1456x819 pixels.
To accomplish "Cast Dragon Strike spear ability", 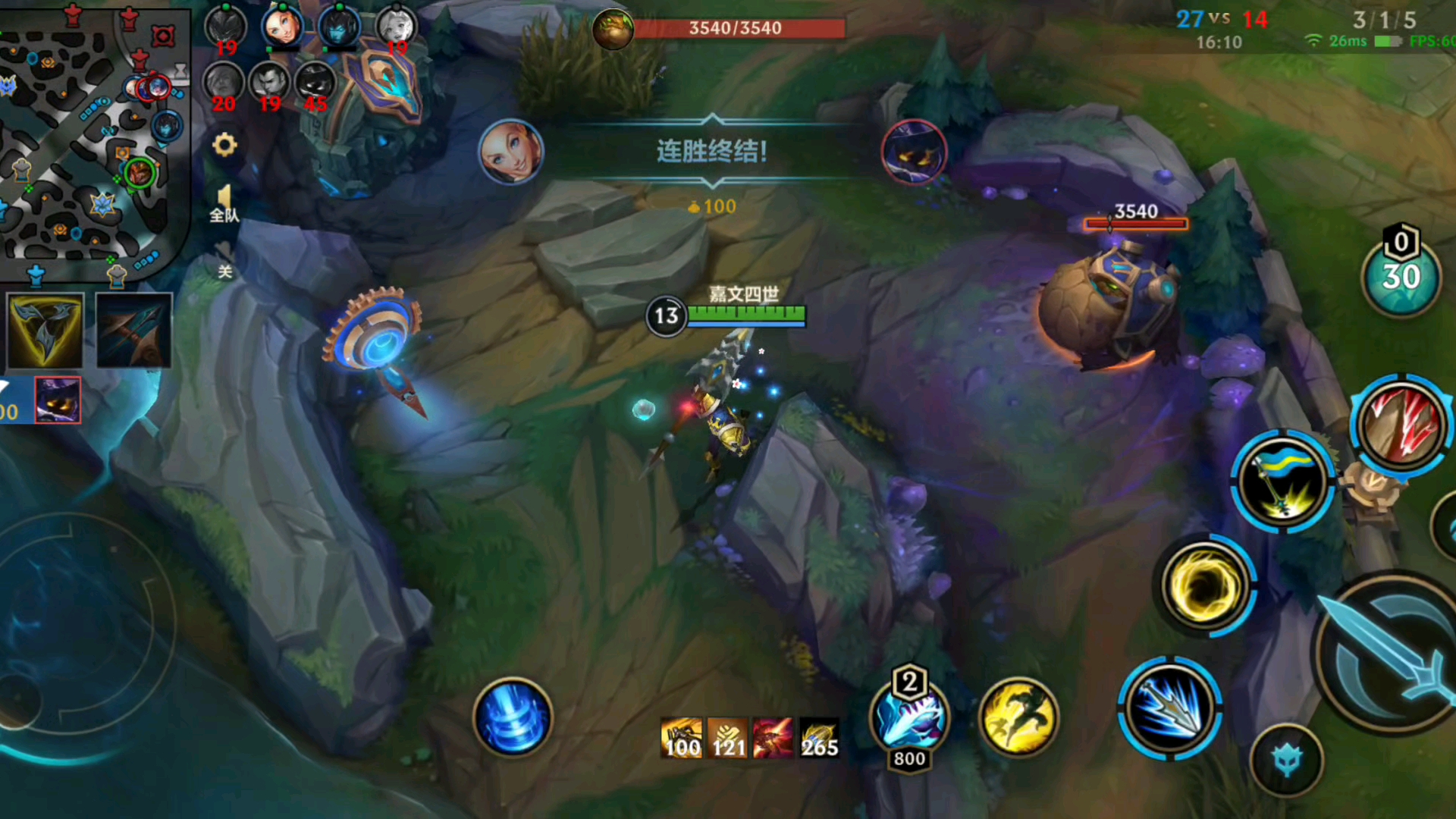I will point(1169,708).
